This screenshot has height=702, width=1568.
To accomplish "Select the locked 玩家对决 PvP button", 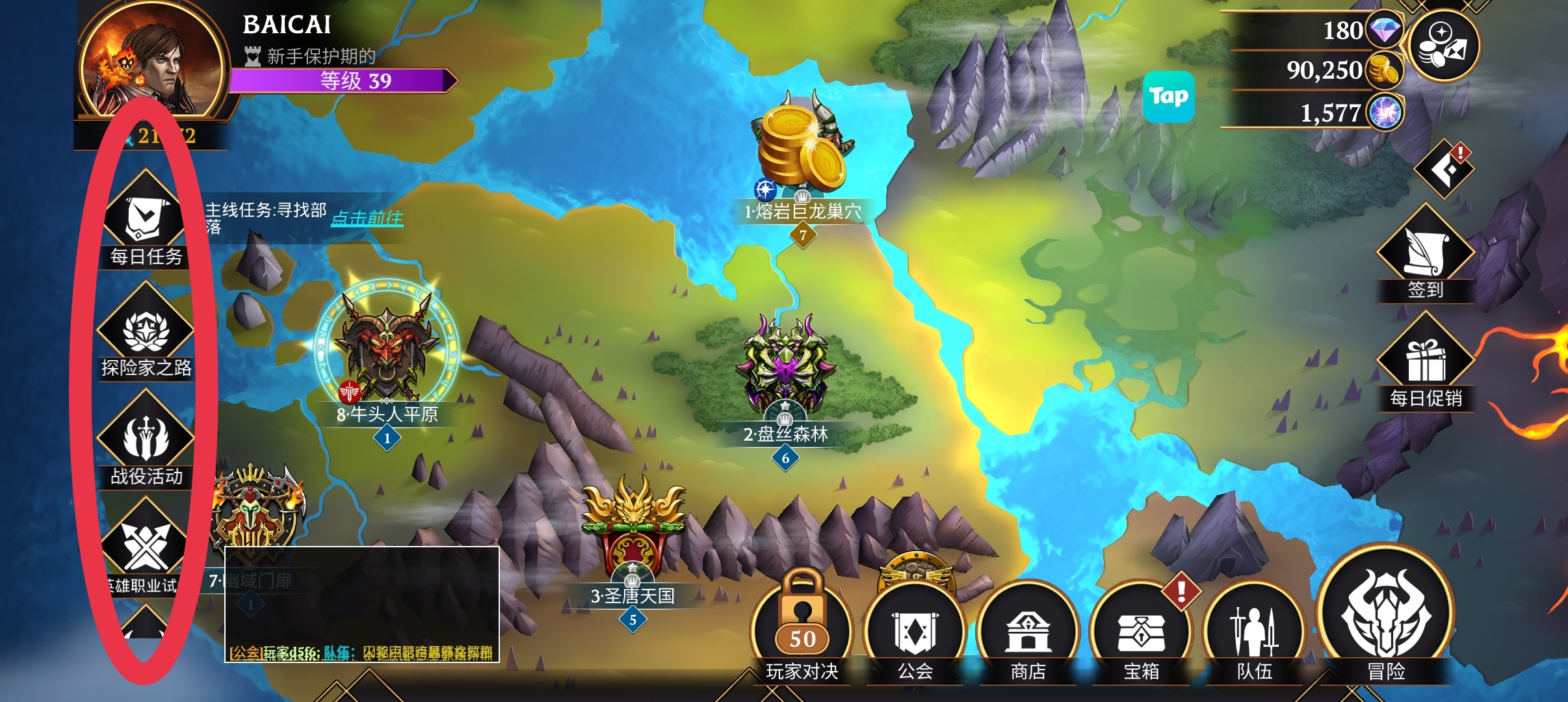I will [802, 627].
